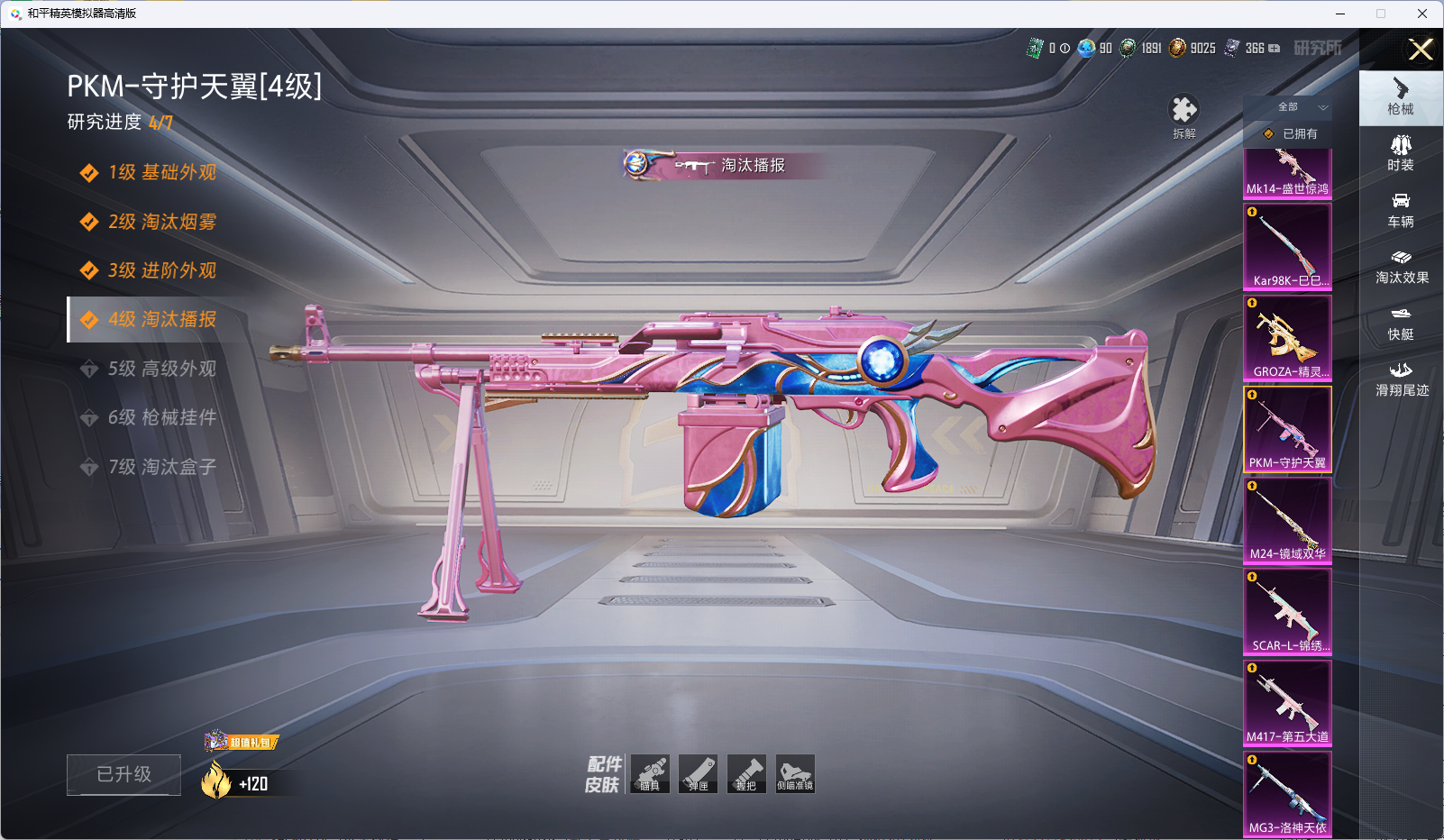Pick the M24-镜域双华 skin thumbnail
This screenshot has height=840, width=1444.
[x=1287, y=520]
